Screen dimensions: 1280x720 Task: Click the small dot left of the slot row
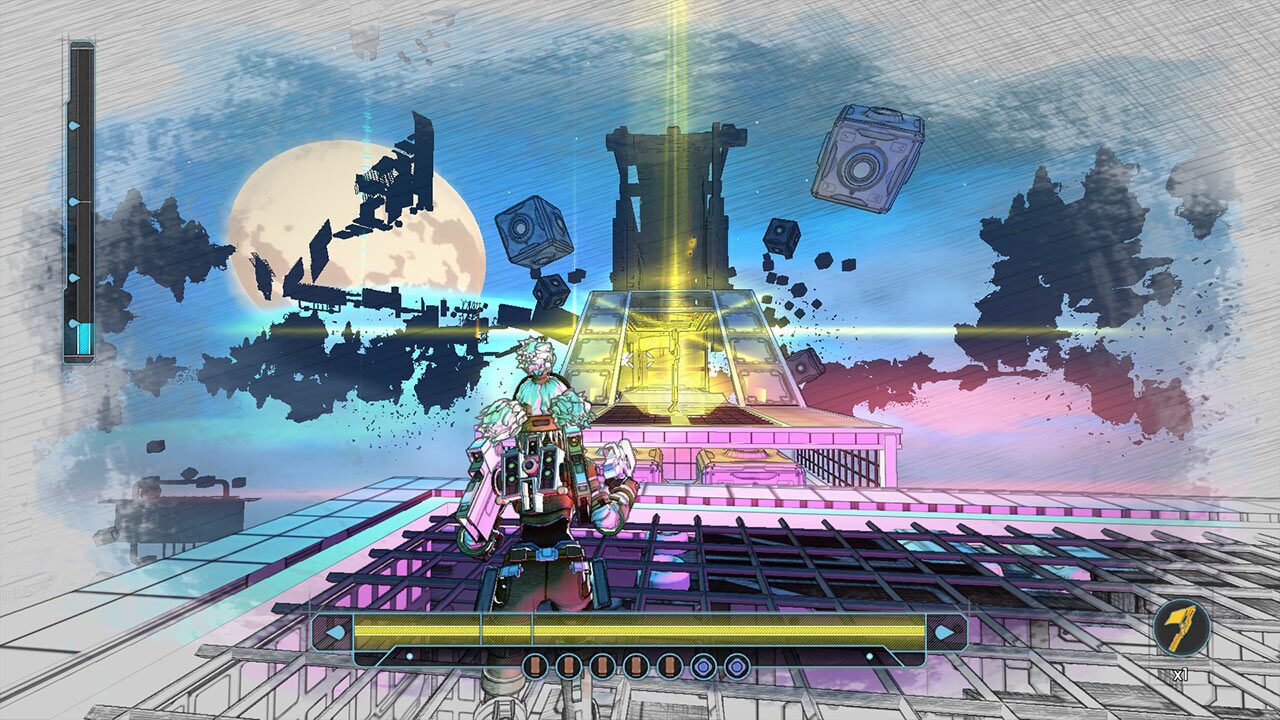click(409, 655)
